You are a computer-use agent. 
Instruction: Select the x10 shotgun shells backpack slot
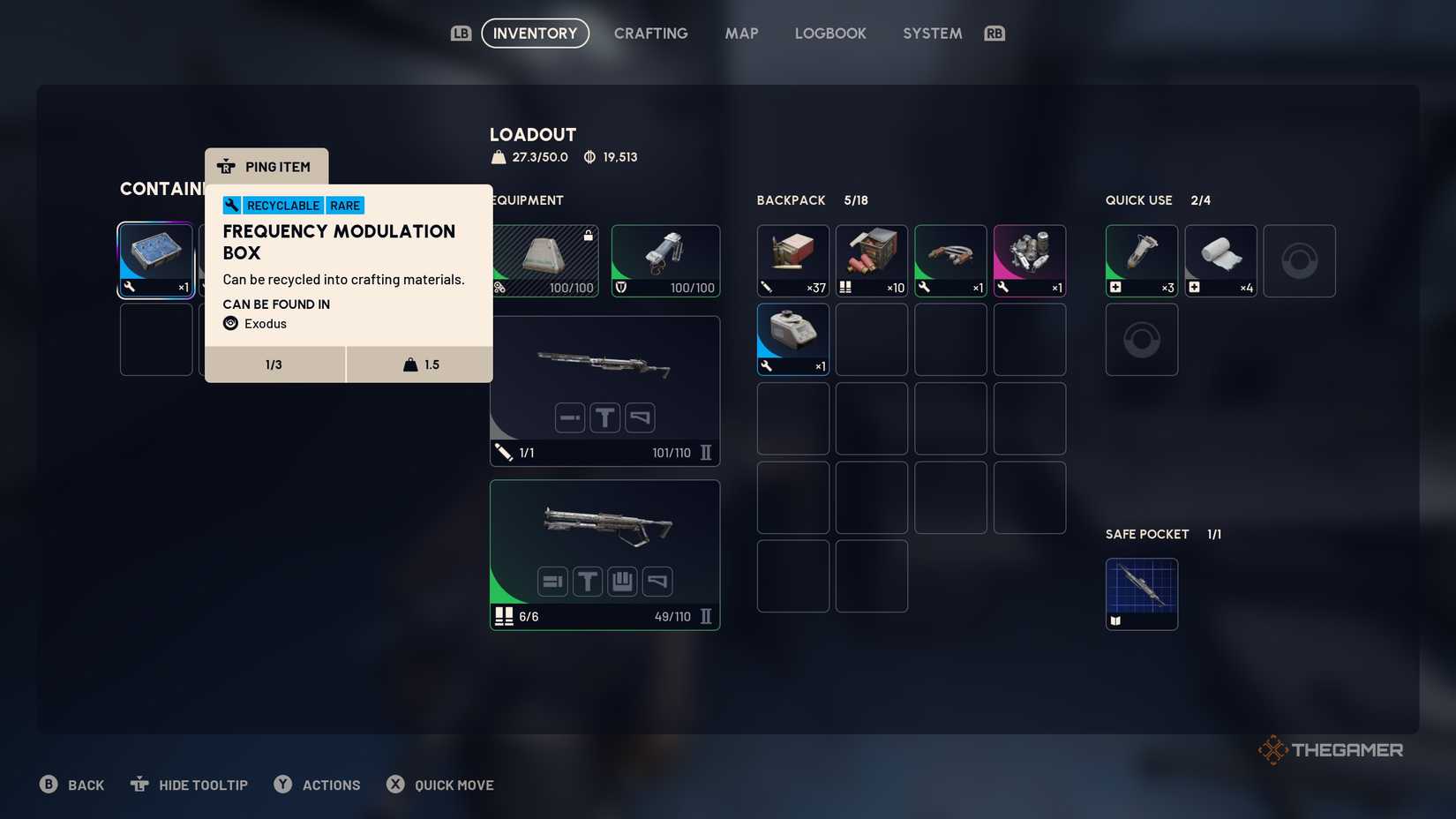871,260
